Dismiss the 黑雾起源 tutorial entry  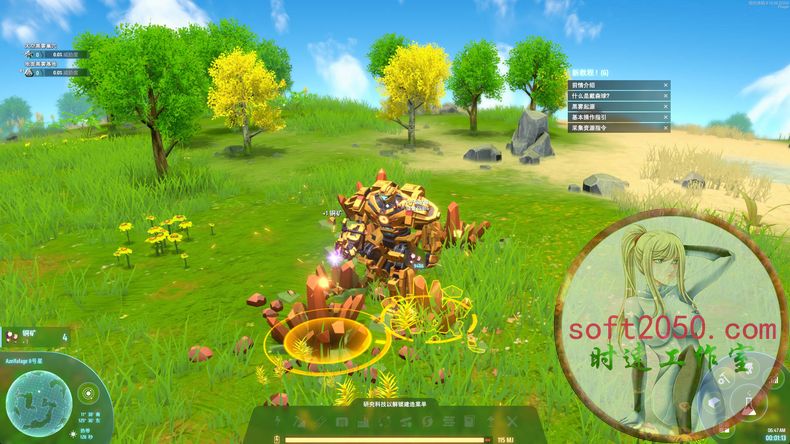coord(665,106)
